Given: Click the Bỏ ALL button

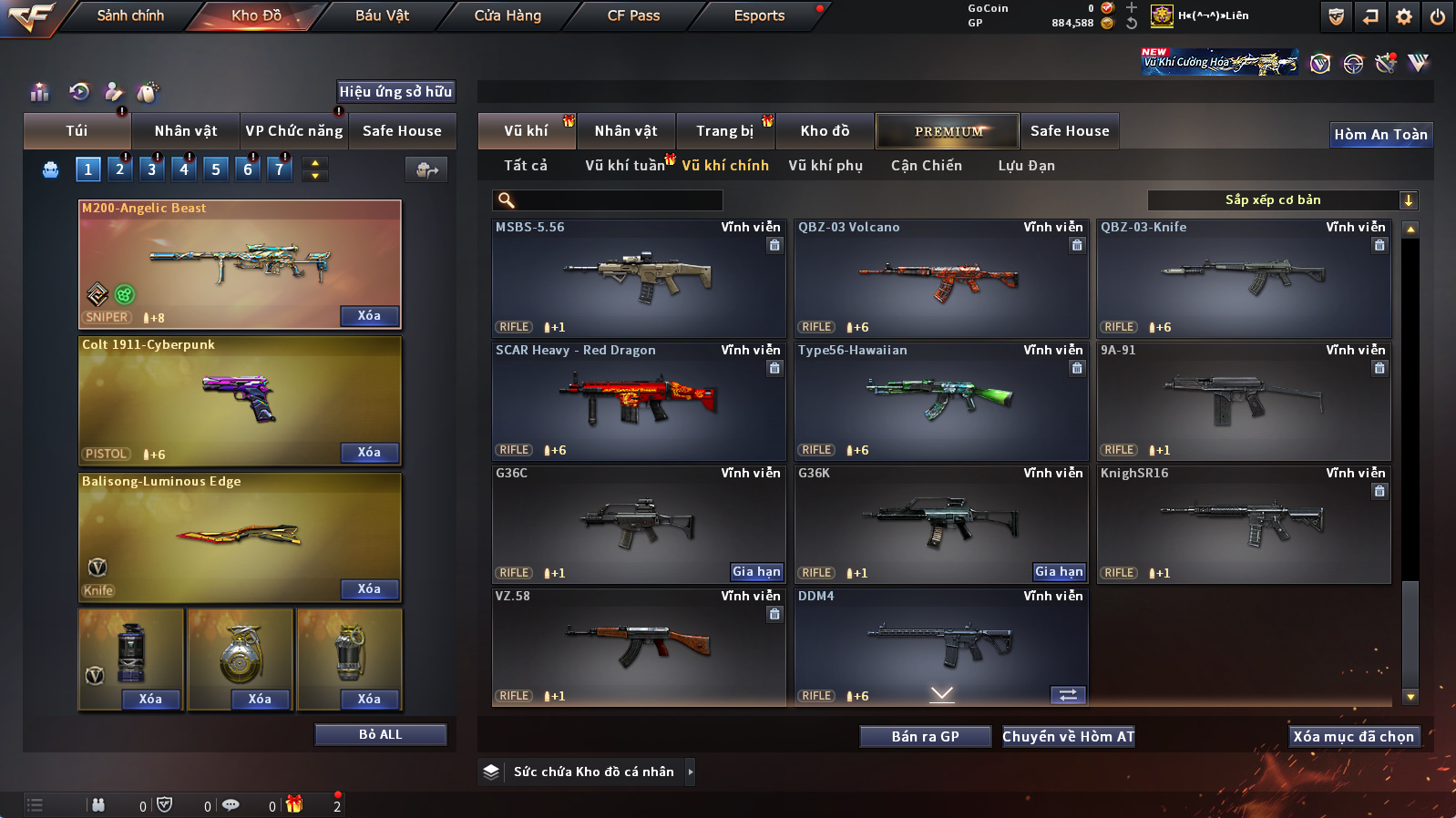Looking at the screenshot, I should coord(380,734).
